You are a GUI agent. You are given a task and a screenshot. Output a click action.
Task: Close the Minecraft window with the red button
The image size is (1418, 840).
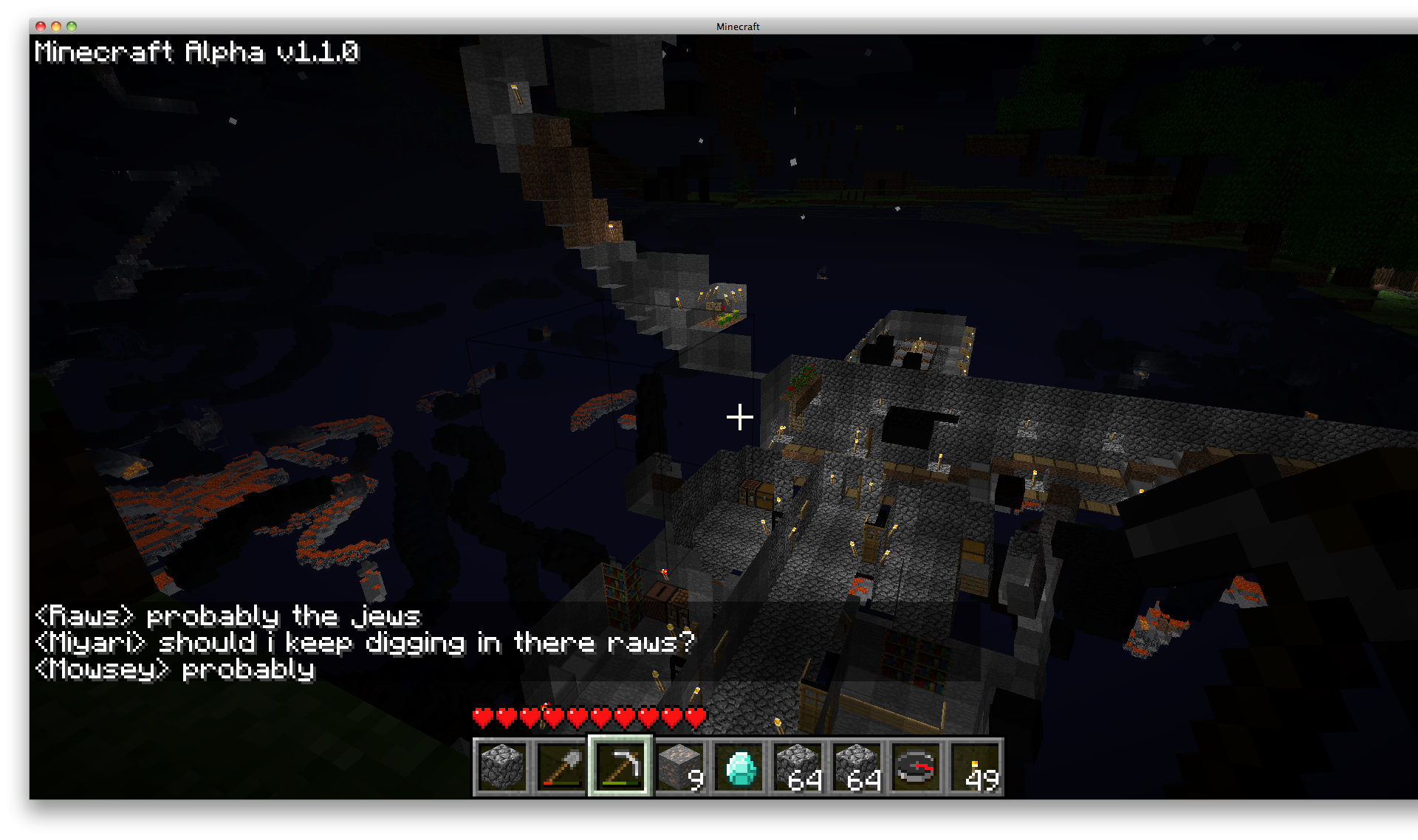click(41, 27)
